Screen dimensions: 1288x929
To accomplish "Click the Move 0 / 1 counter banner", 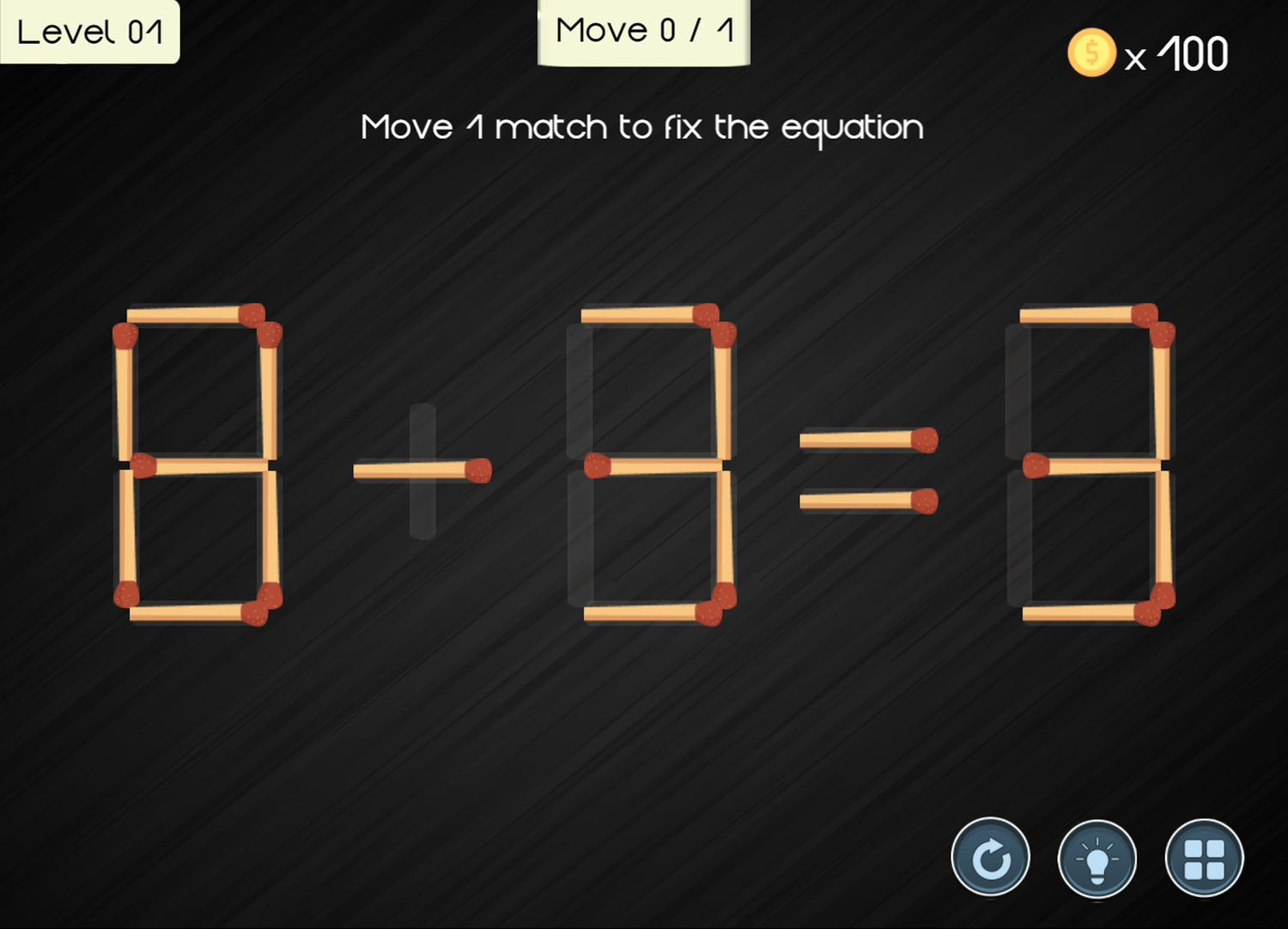I will [643, 31].
